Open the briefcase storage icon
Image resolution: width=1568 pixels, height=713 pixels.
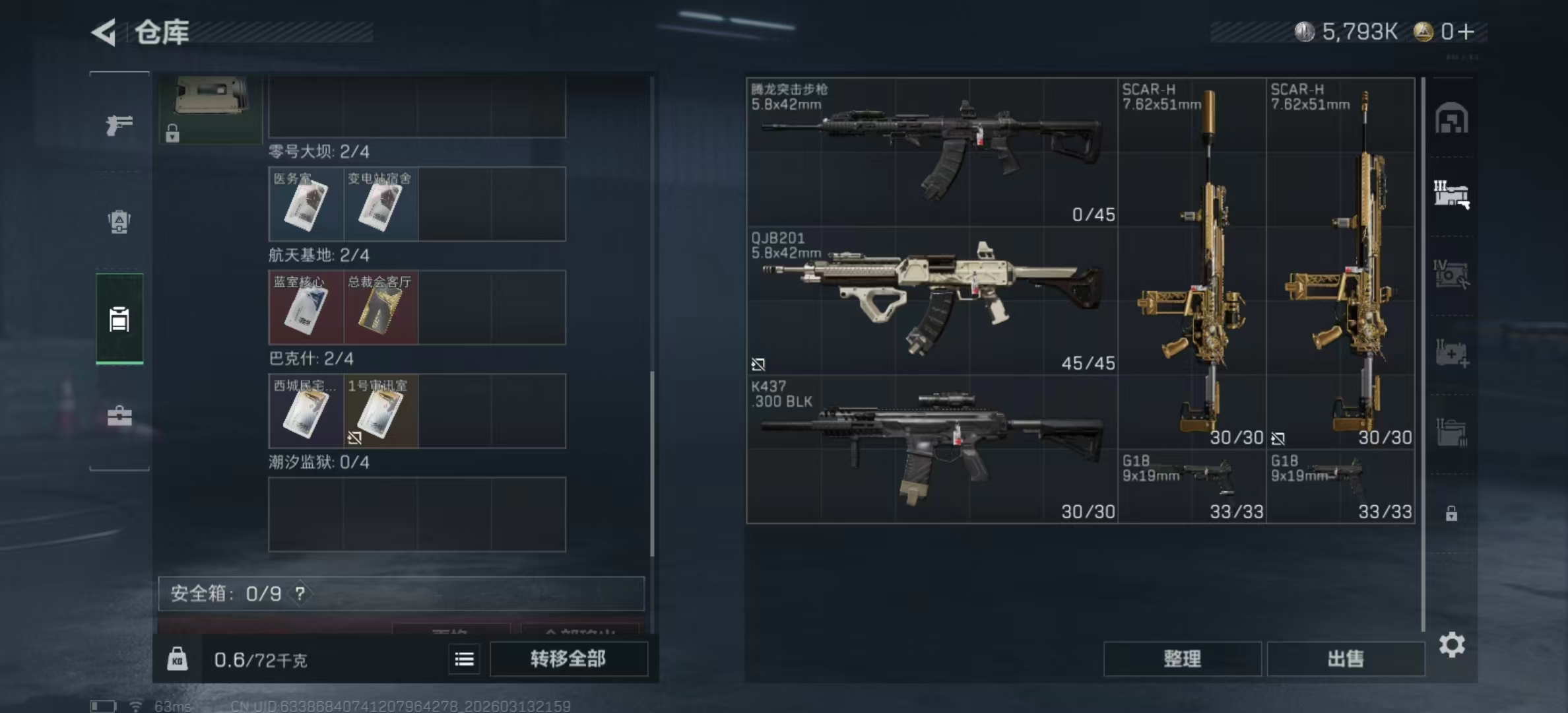click(x=119, y=416)
